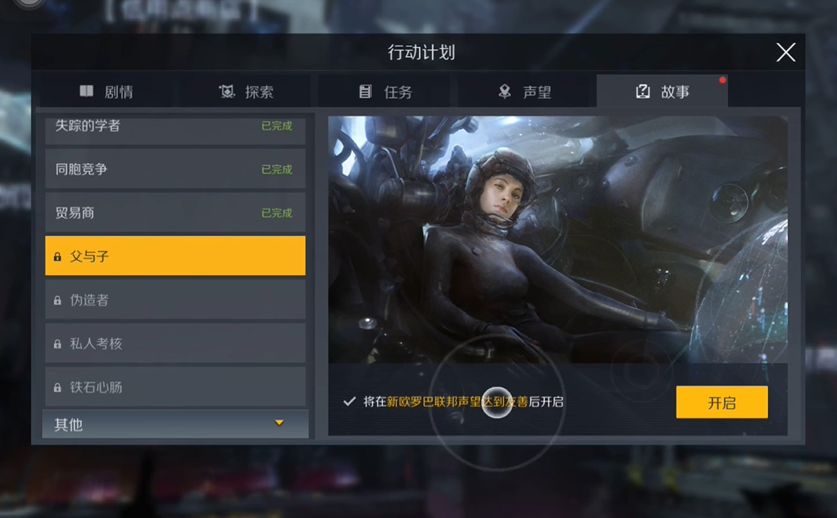The width and height of the screenshot is (837, 518).
Task: Close the 行动计划 window
Action: (x=786, y=53)
